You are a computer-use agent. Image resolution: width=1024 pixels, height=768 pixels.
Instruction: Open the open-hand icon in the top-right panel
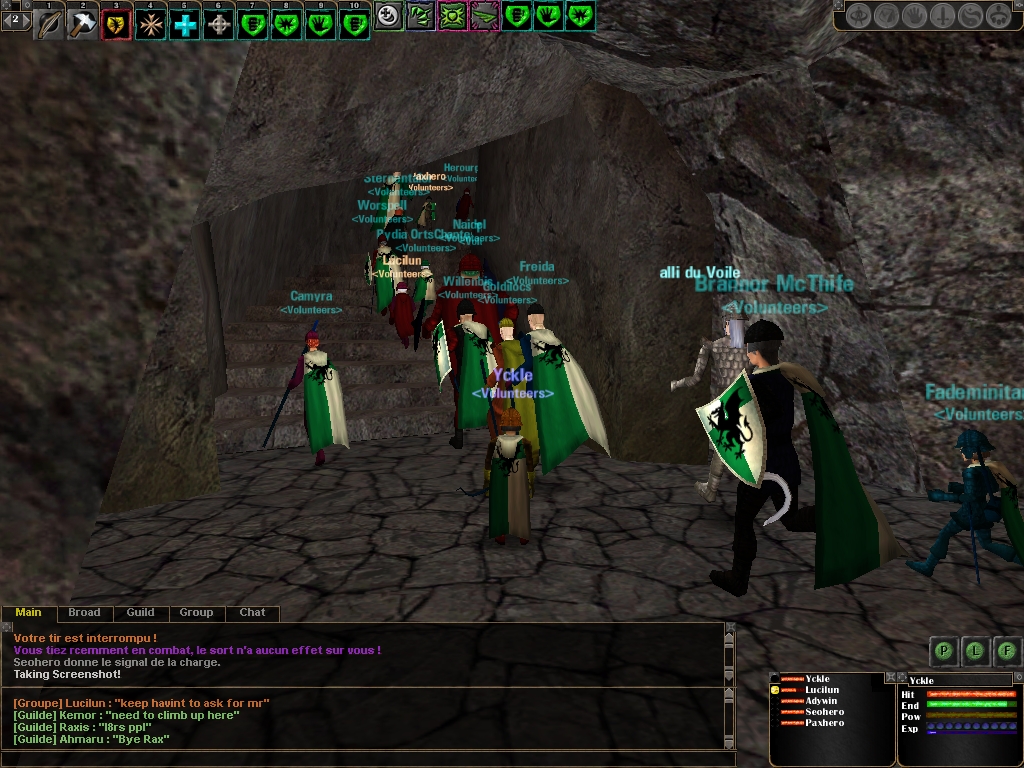click(914, 15)
